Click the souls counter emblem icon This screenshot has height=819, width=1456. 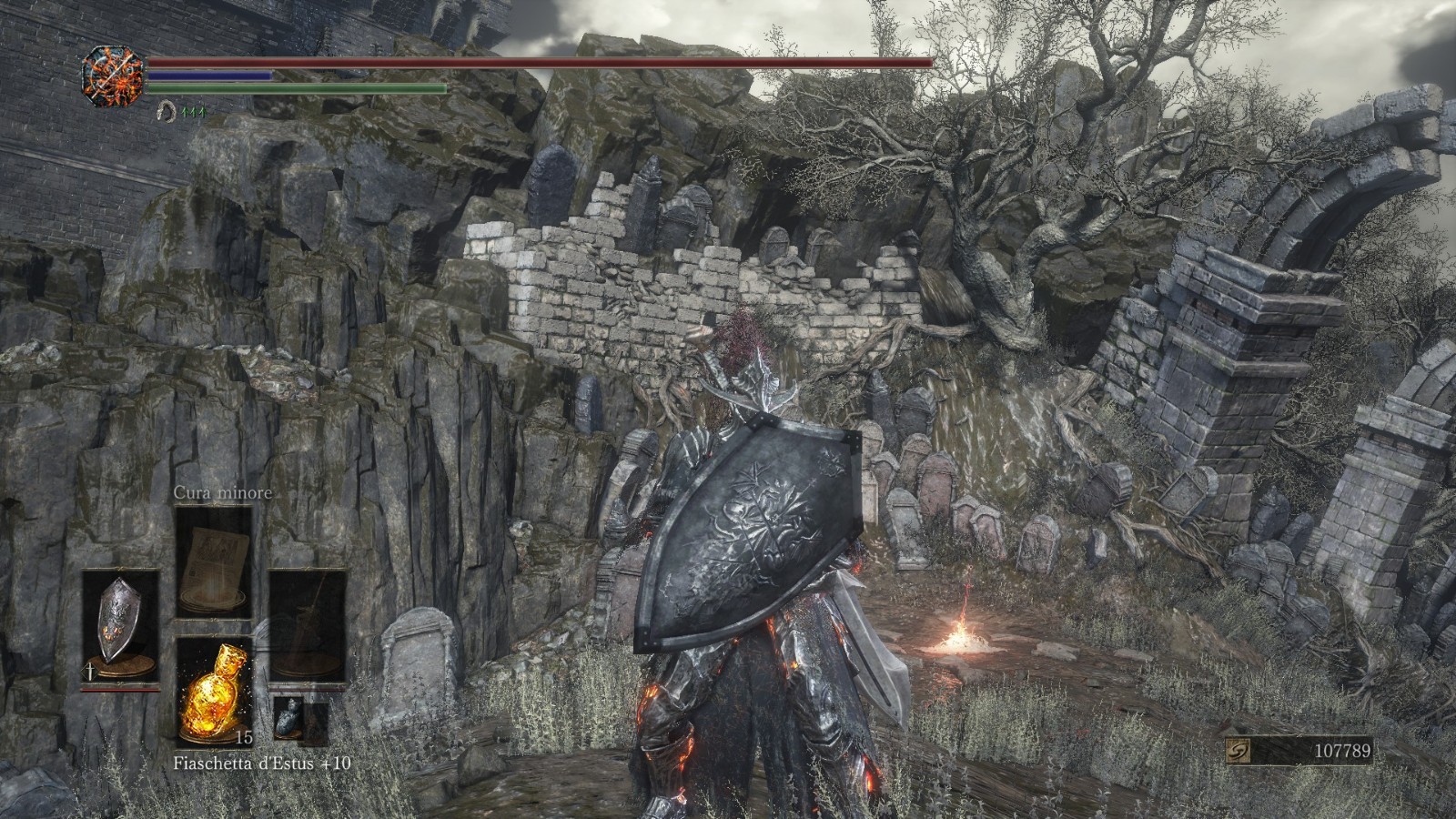pyautogui.click(x=1238, y=751)
